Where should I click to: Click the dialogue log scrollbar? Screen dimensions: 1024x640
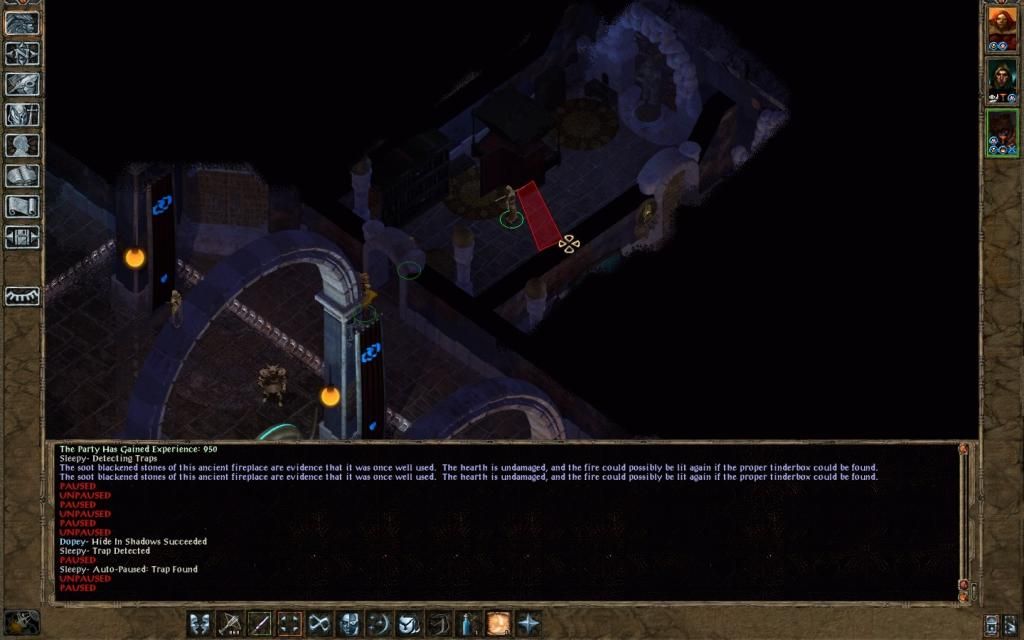(x=963, y=517)
